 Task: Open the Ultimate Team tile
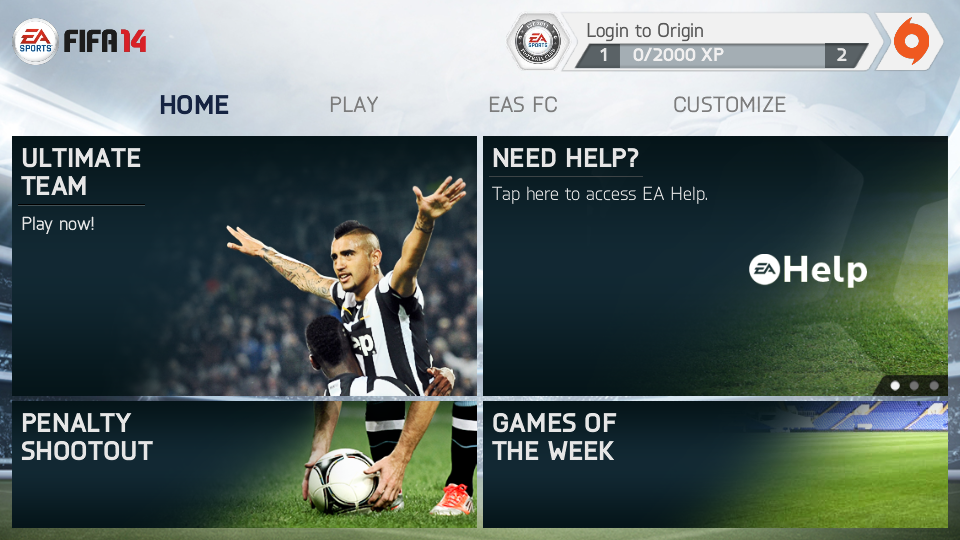click(244, 266)
